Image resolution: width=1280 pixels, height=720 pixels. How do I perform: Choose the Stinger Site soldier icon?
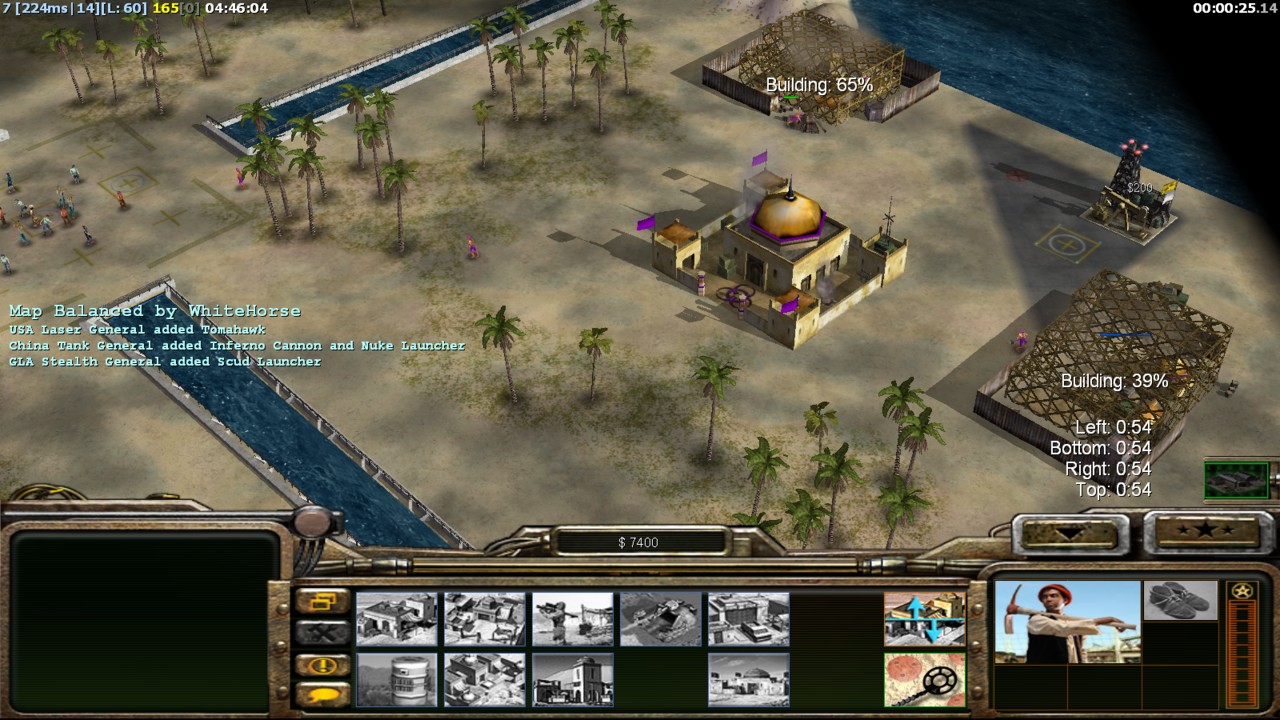[573, 619]
